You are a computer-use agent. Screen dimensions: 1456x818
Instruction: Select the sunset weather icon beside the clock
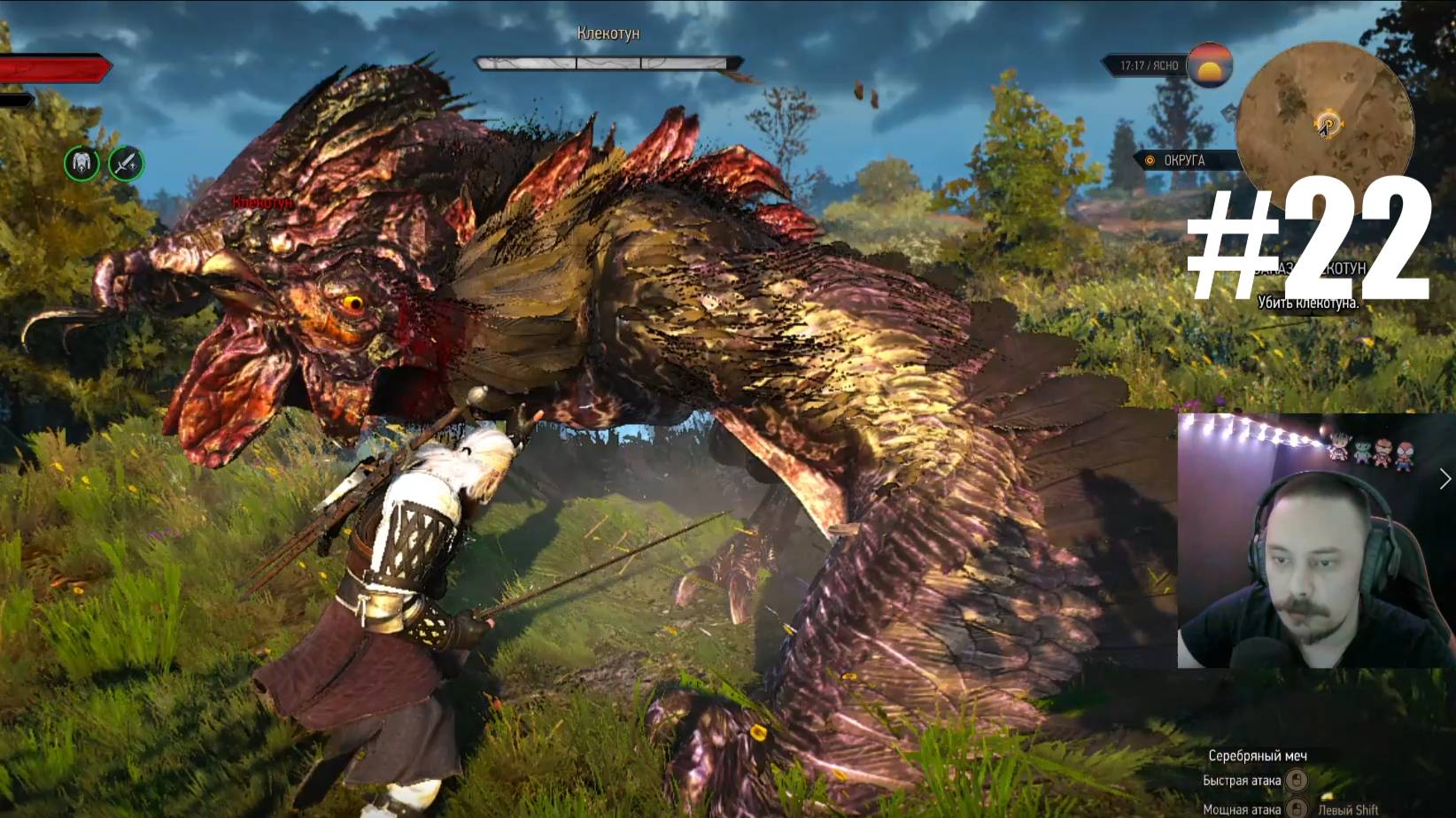[1210, 65]
